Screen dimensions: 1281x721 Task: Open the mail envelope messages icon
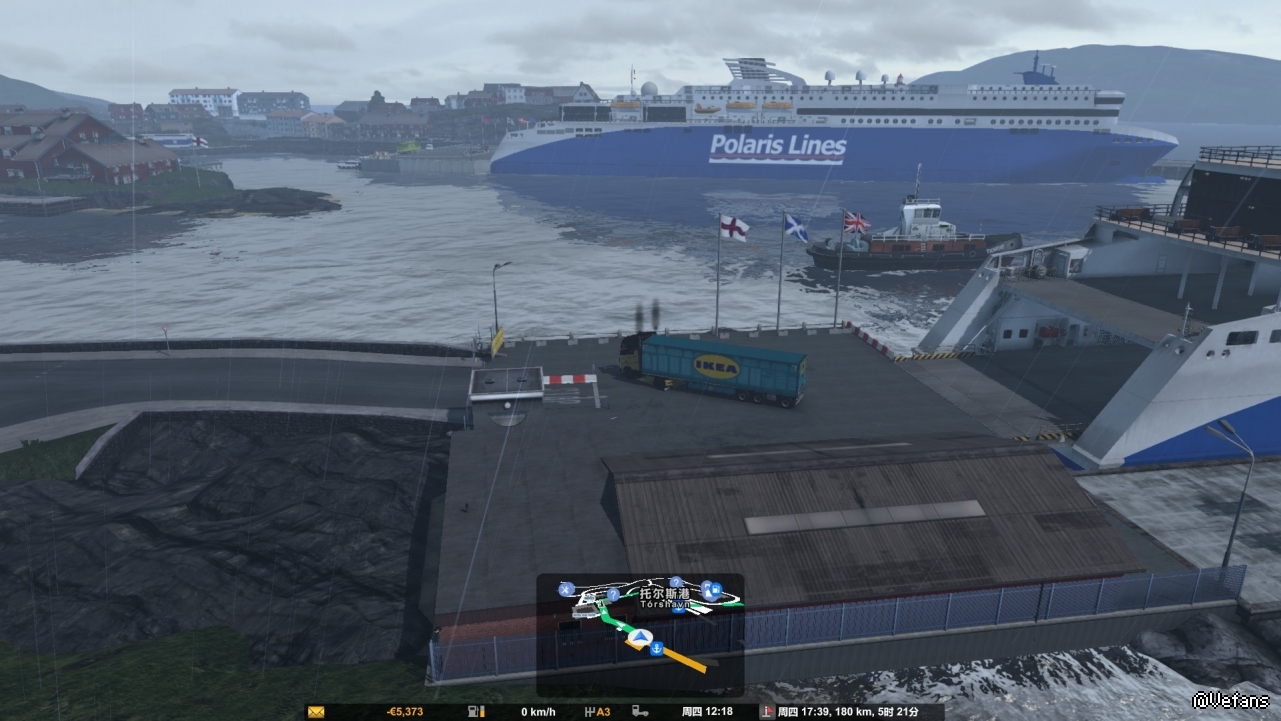coord(316,712)
